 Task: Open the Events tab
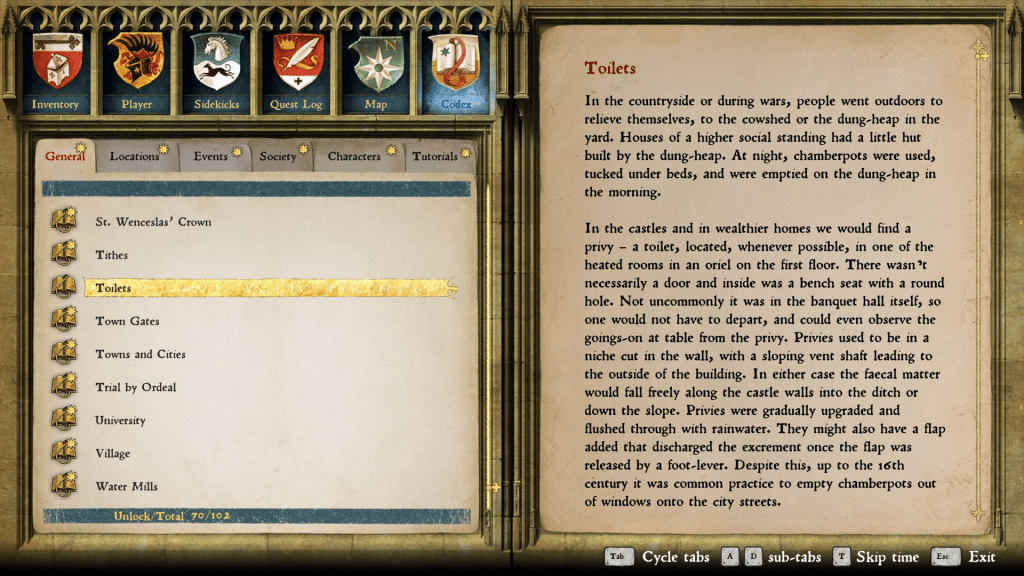[211, 157]
